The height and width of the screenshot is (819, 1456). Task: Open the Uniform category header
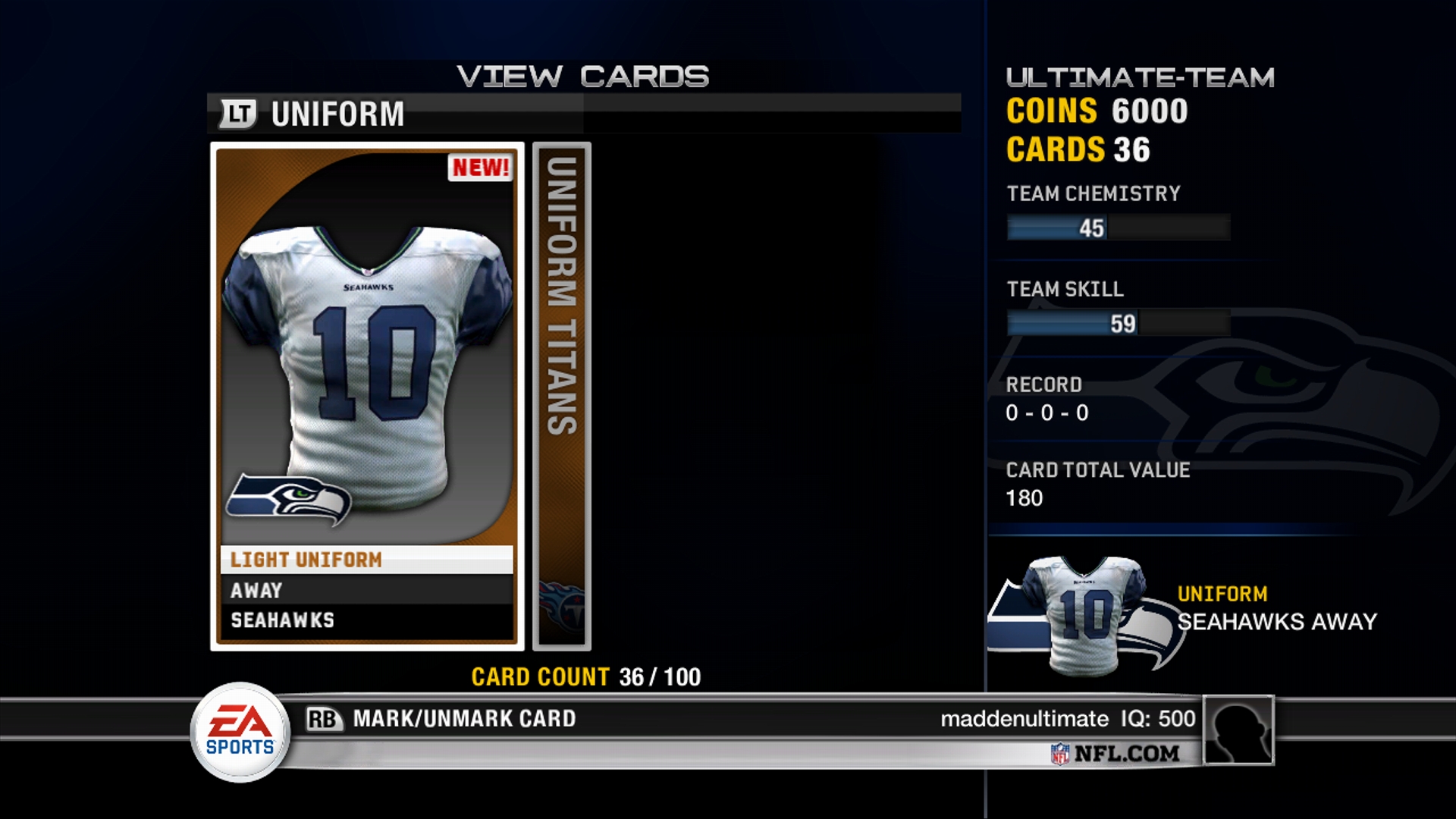coord(337,115)
